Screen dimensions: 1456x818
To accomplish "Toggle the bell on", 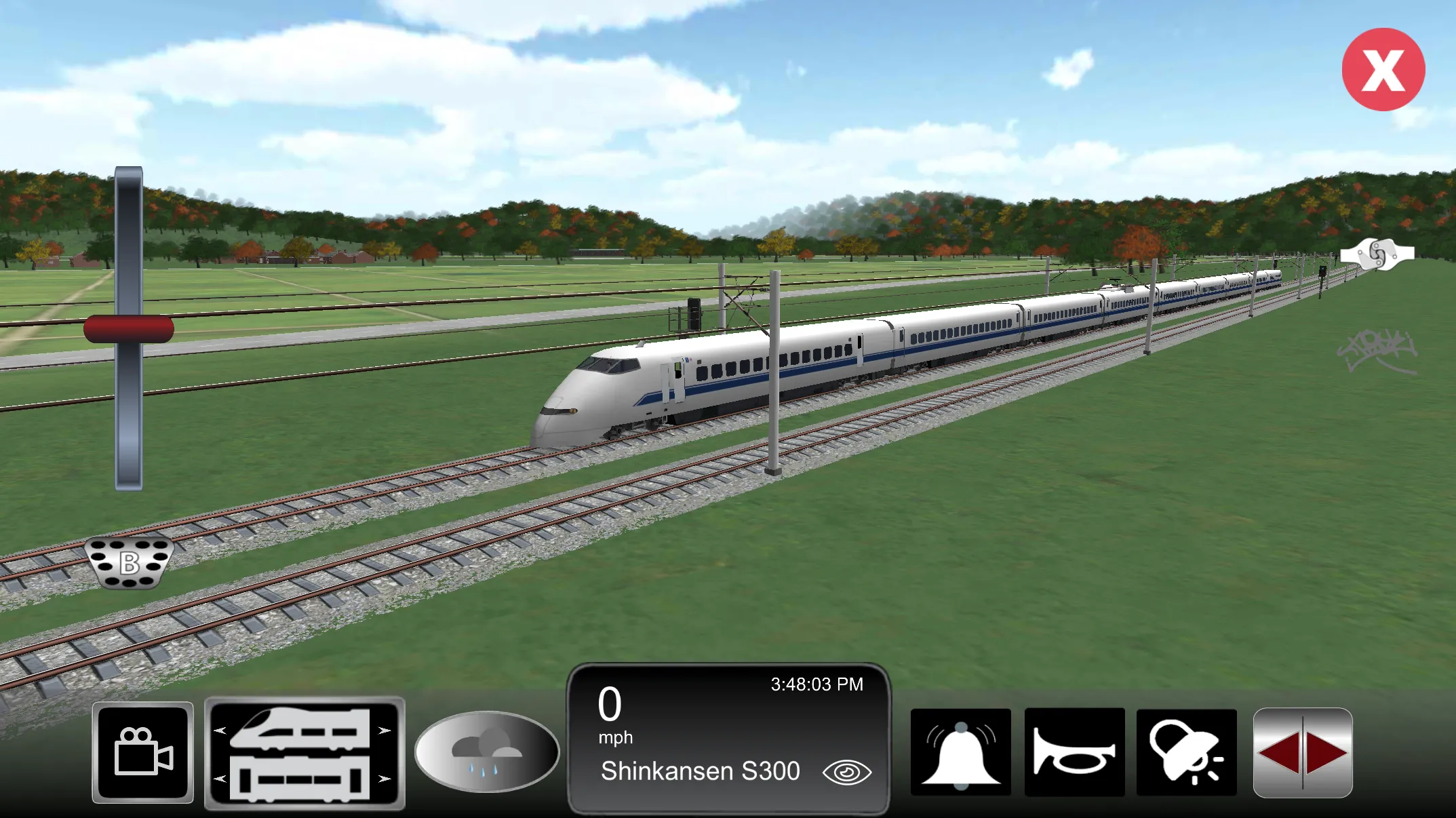I will tap(962, 752).
